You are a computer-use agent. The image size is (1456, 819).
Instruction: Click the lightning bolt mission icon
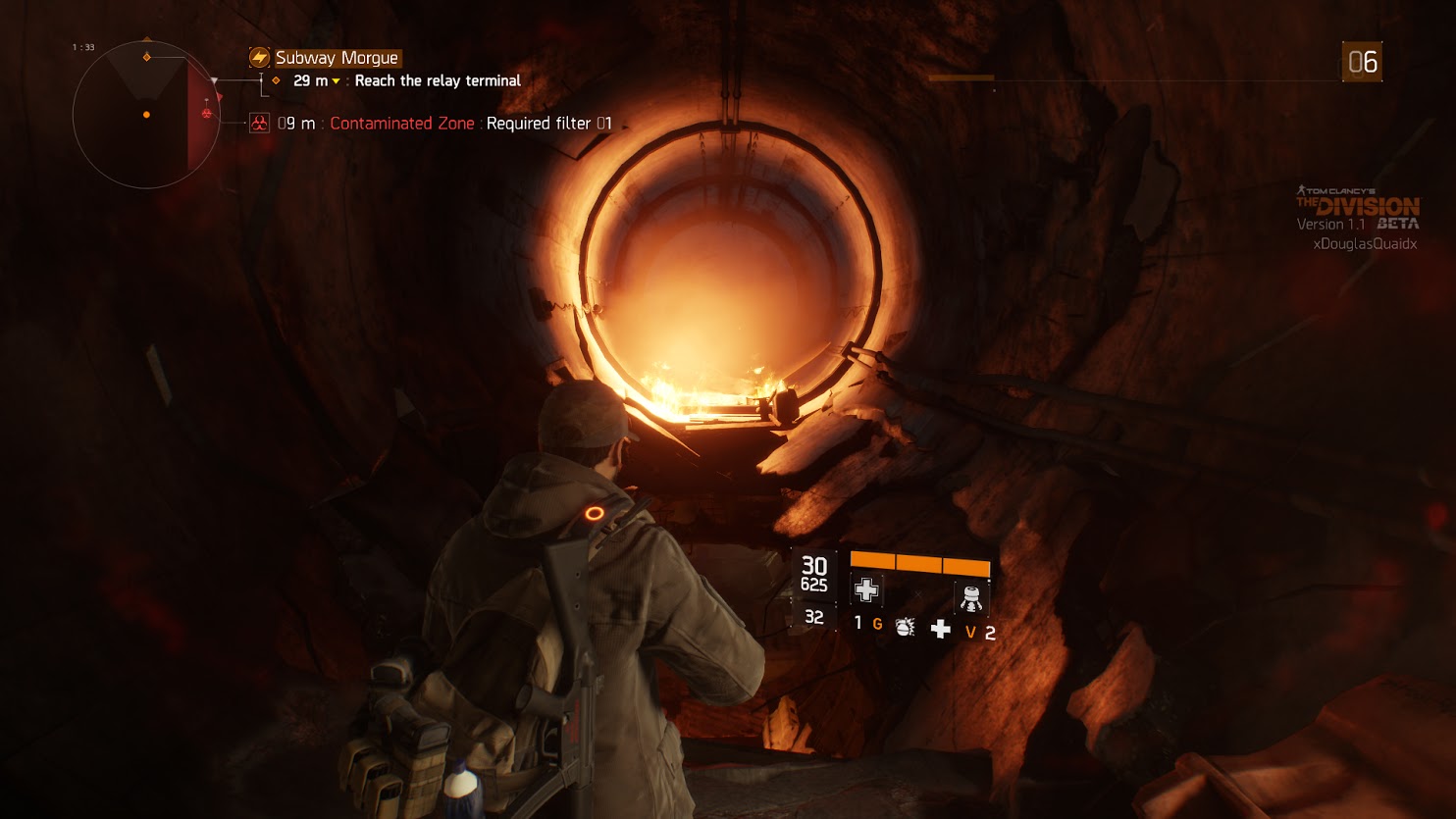tap(259, 58)
